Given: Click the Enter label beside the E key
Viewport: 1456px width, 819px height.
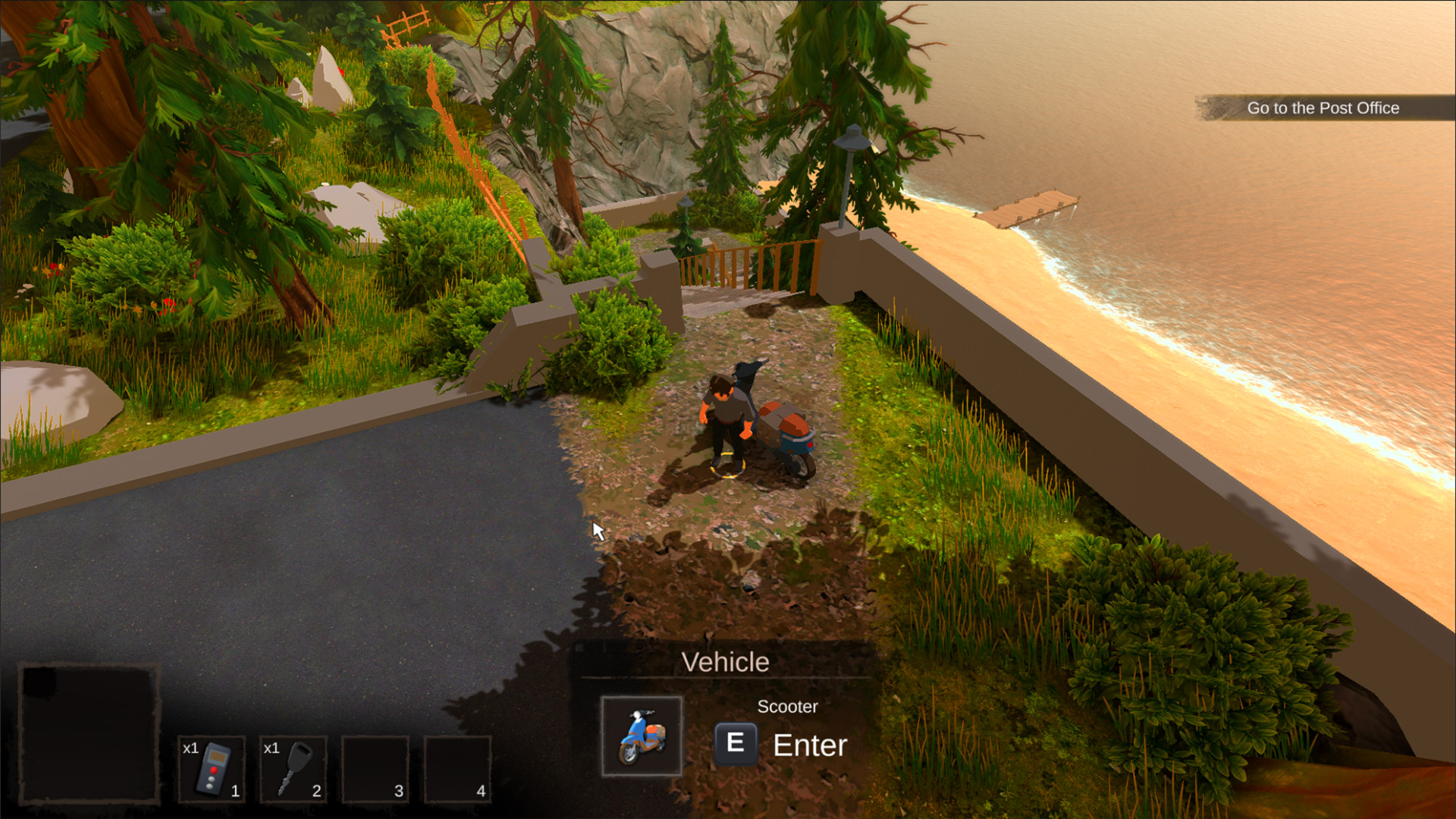Looking at the screenshot, I should (808, 745).
